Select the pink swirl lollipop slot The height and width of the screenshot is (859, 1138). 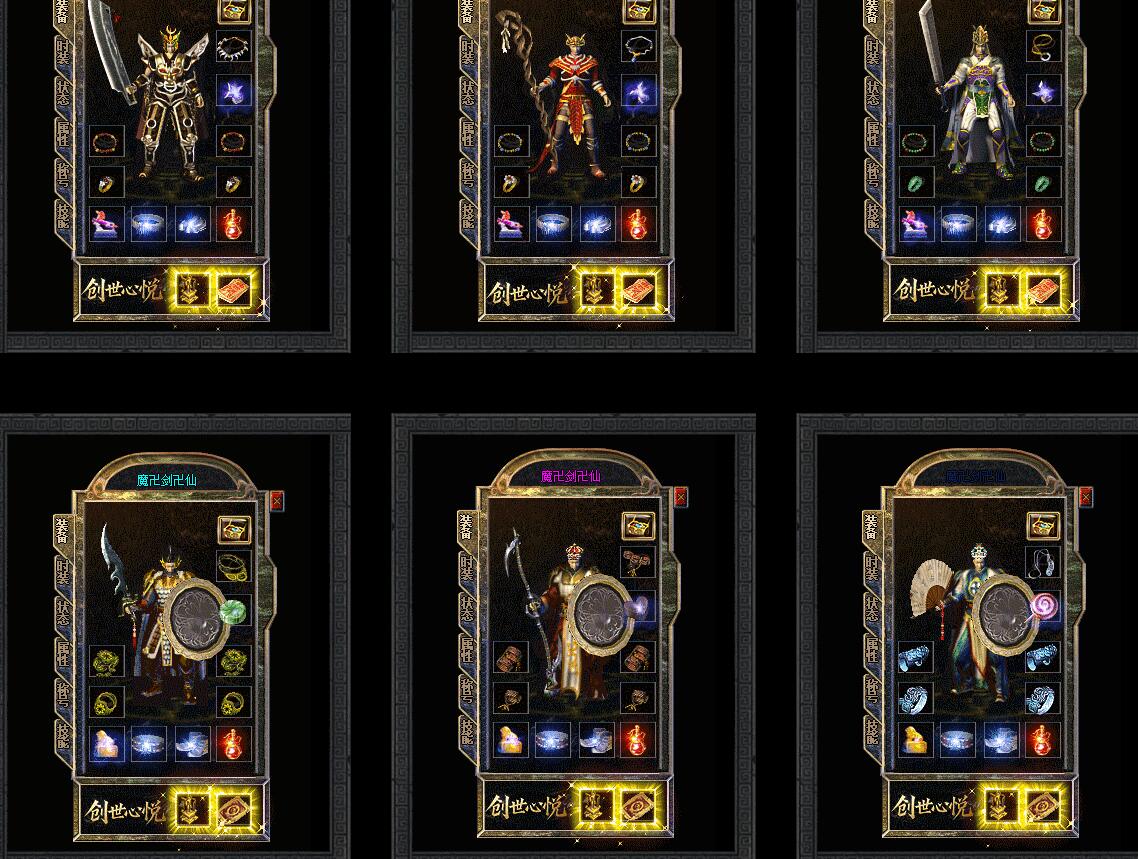1043,607
